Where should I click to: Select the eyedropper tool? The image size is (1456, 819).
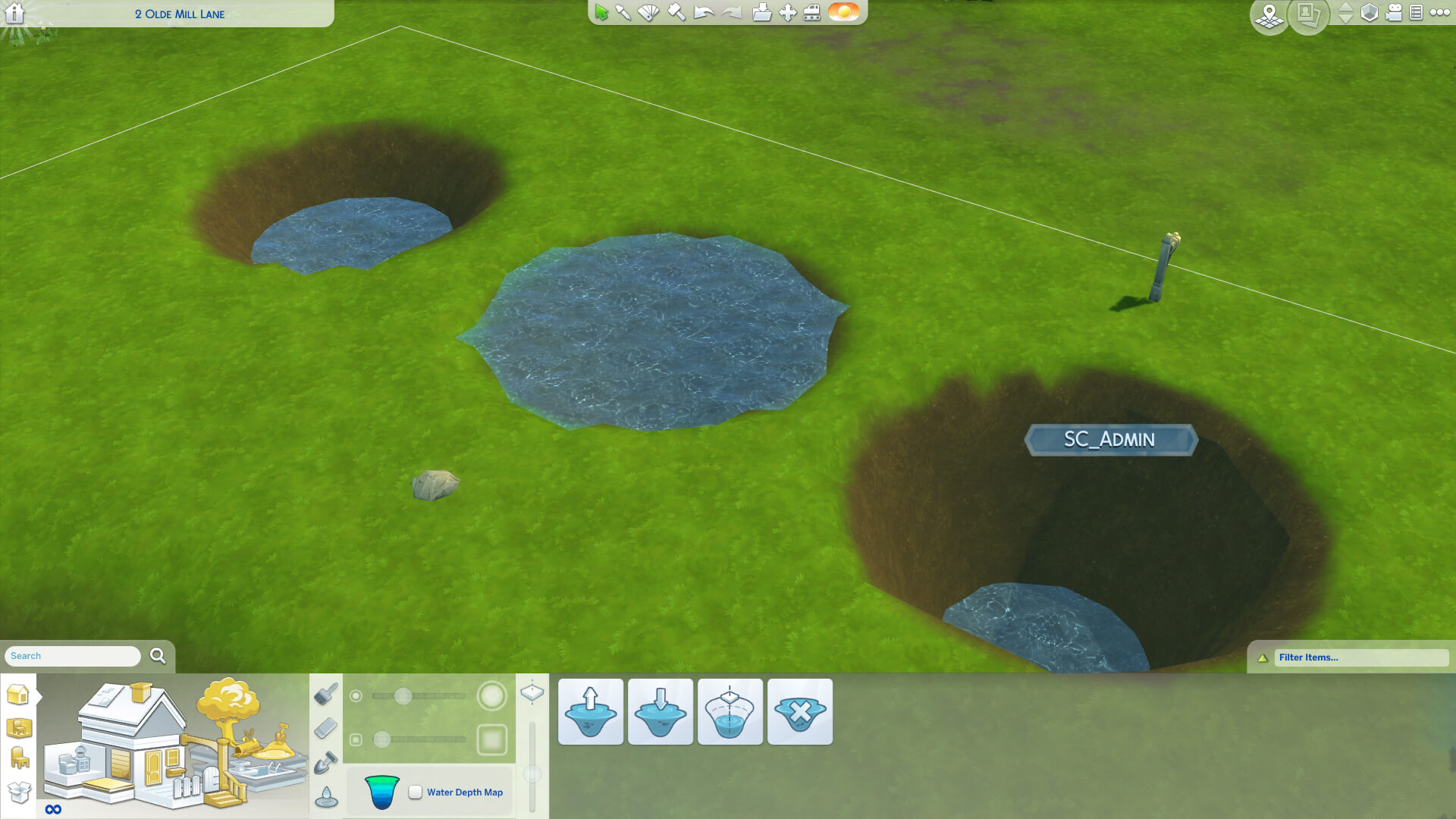623,13
